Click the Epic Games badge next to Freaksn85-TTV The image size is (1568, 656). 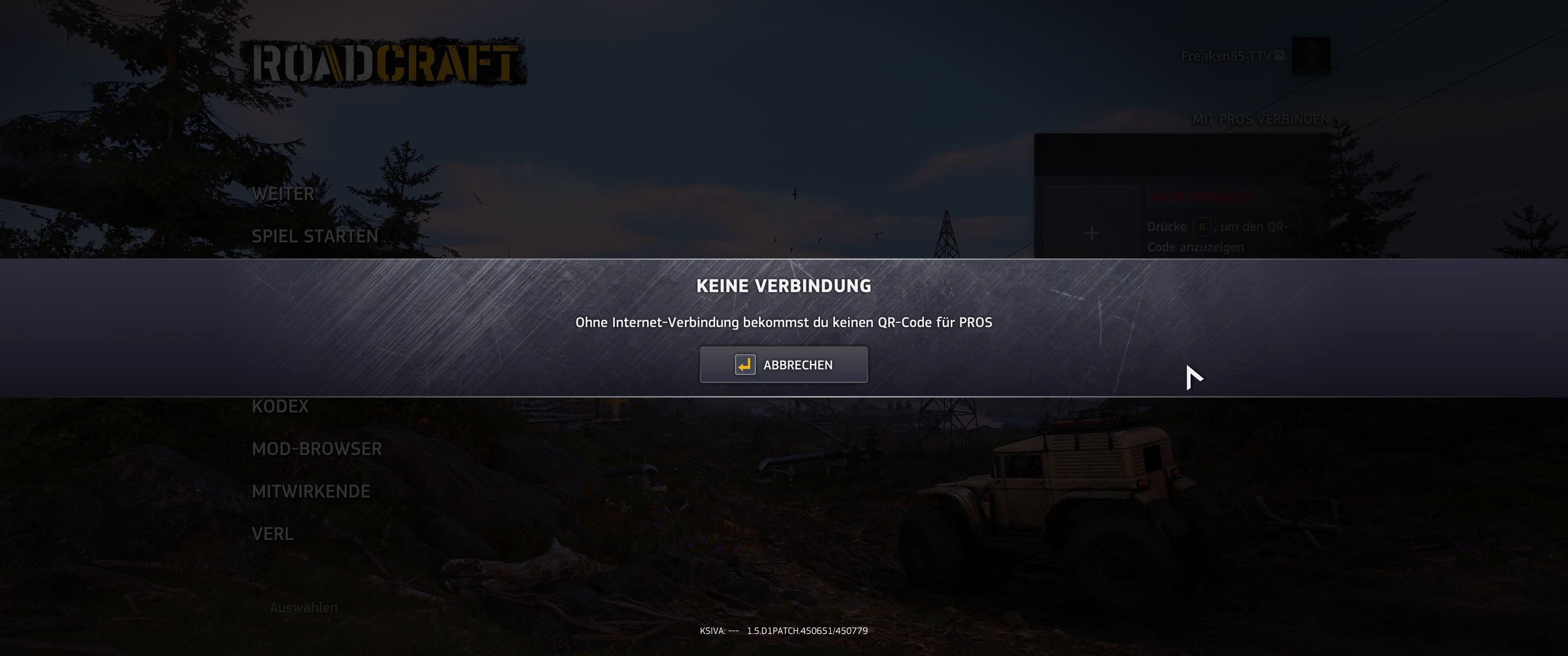(1279, 56)
